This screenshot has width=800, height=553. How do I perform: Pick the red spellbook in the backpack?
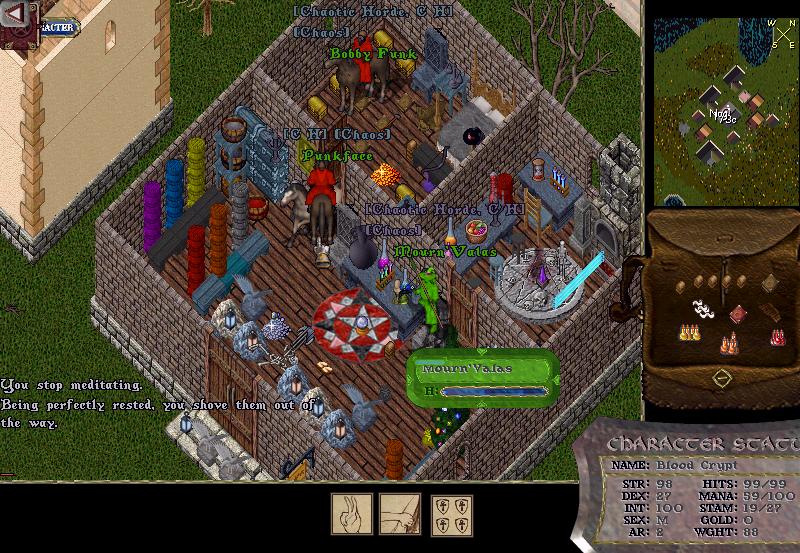click(x=738, y=314)
